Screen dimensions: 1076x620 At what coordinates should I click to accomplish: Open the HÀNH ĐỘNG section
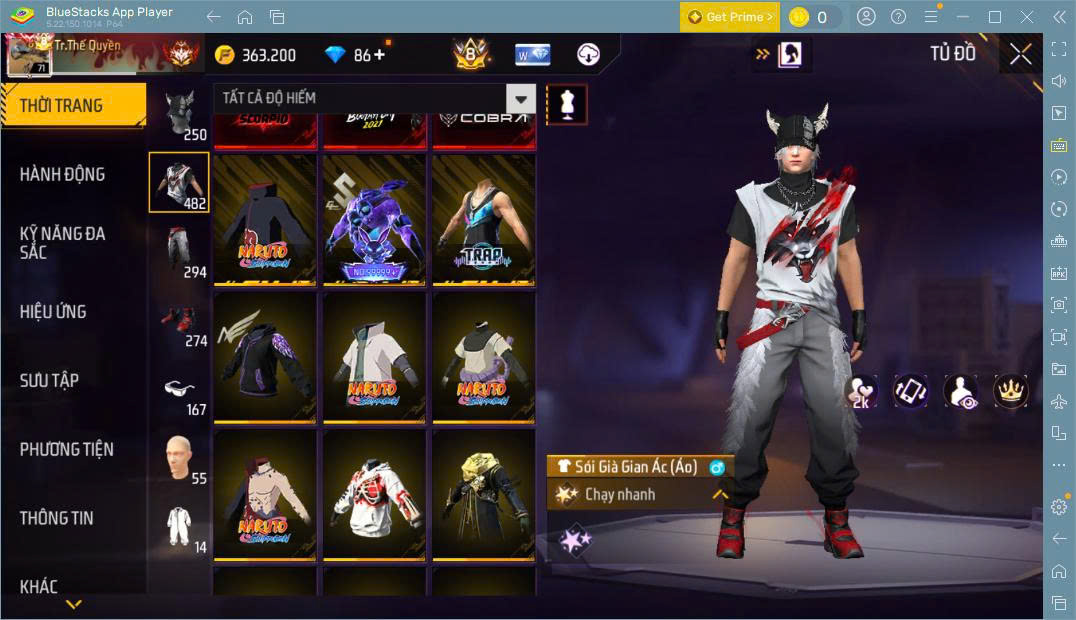(62, 174)
